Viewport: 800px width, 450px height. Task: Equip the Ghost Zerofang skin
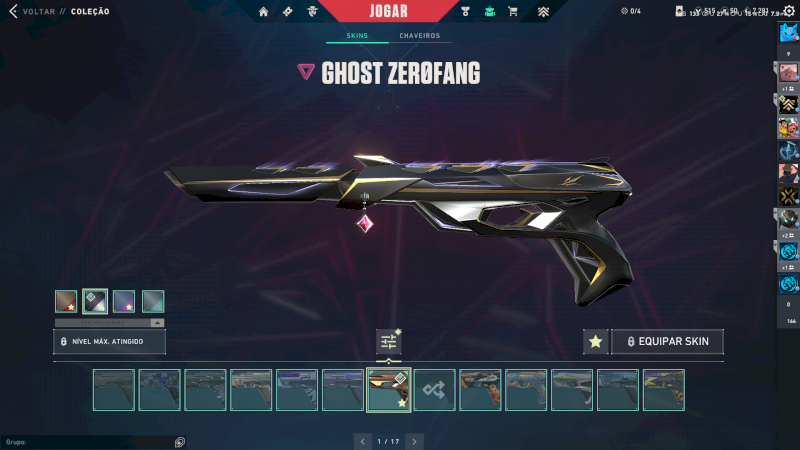coord(667,342)
